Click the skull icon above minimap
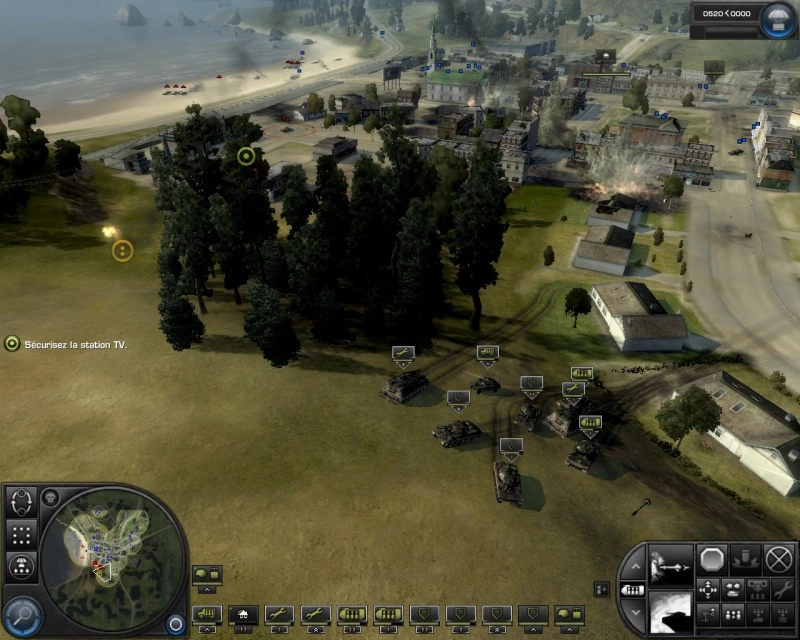This screenshot has width=800, height=640. click(x=50, y=497)
